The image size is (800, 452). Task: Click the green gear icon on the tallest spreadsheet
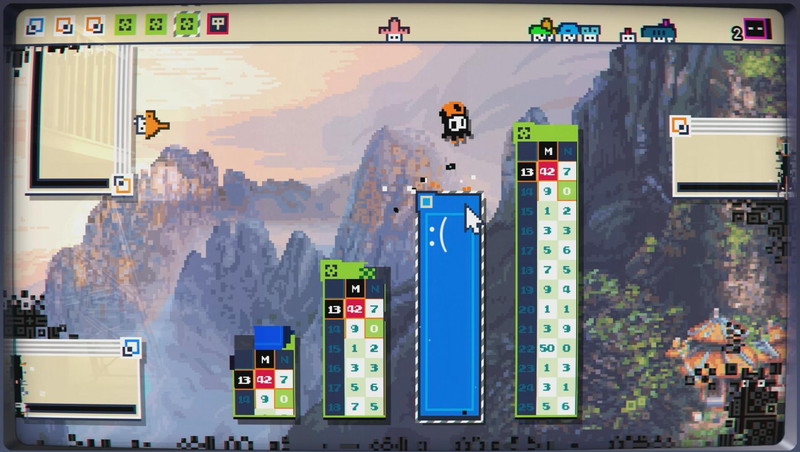524,132
